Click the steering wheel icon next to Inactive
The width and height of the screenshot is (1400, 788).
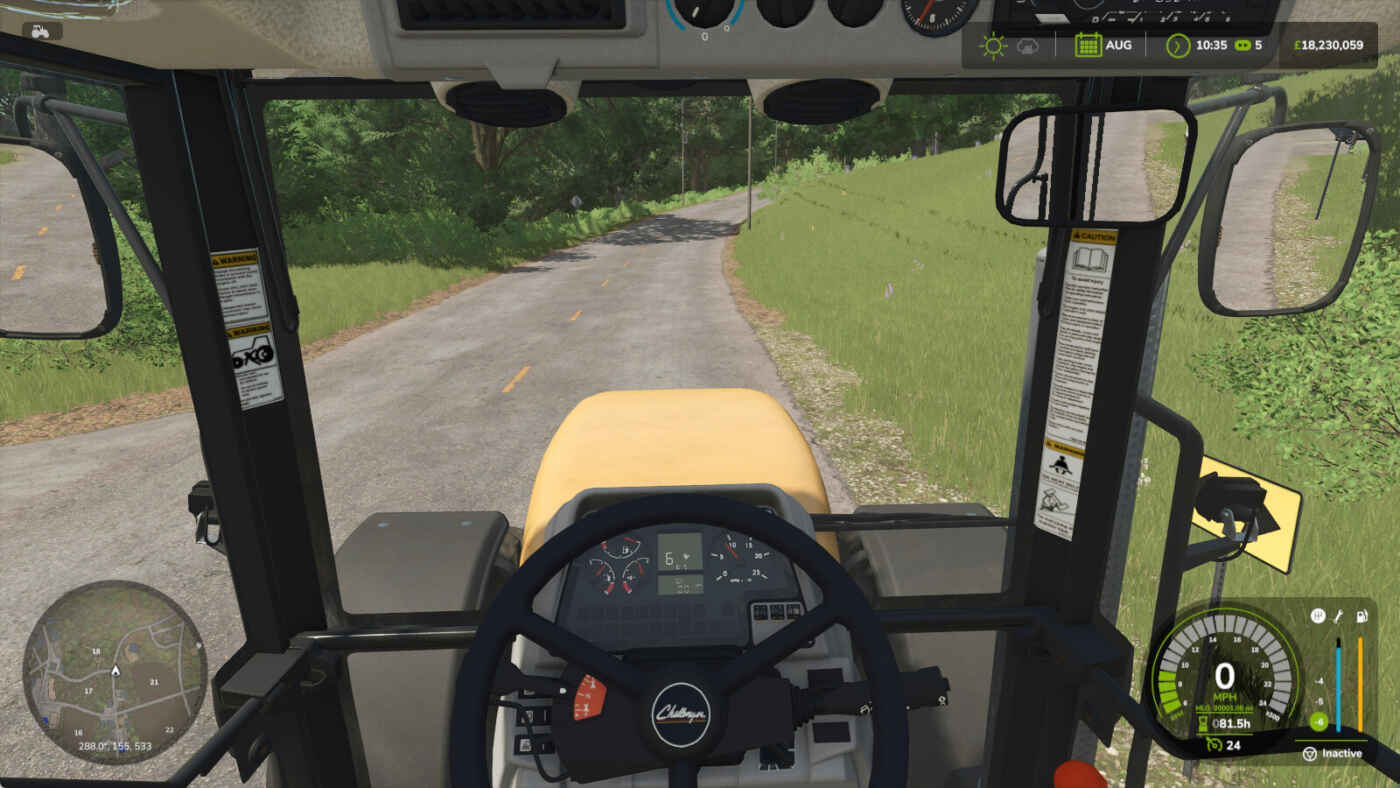(x=1310, y=753)
